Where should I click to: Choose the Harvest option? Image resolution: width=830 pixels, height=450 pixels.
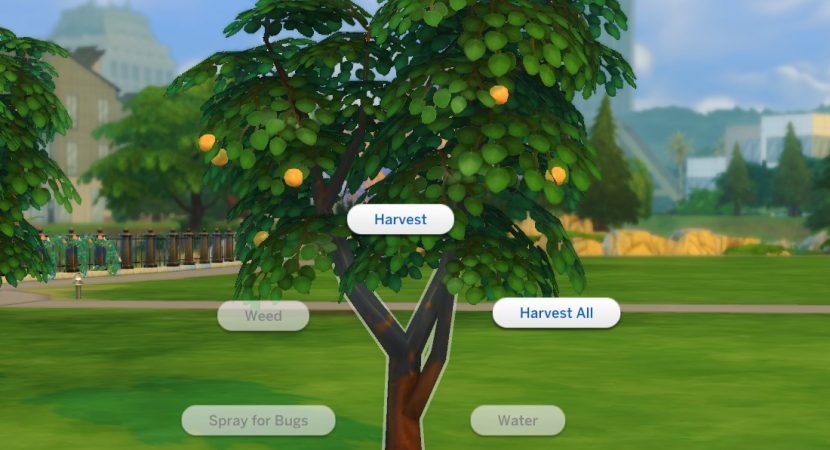click(400, 219)
